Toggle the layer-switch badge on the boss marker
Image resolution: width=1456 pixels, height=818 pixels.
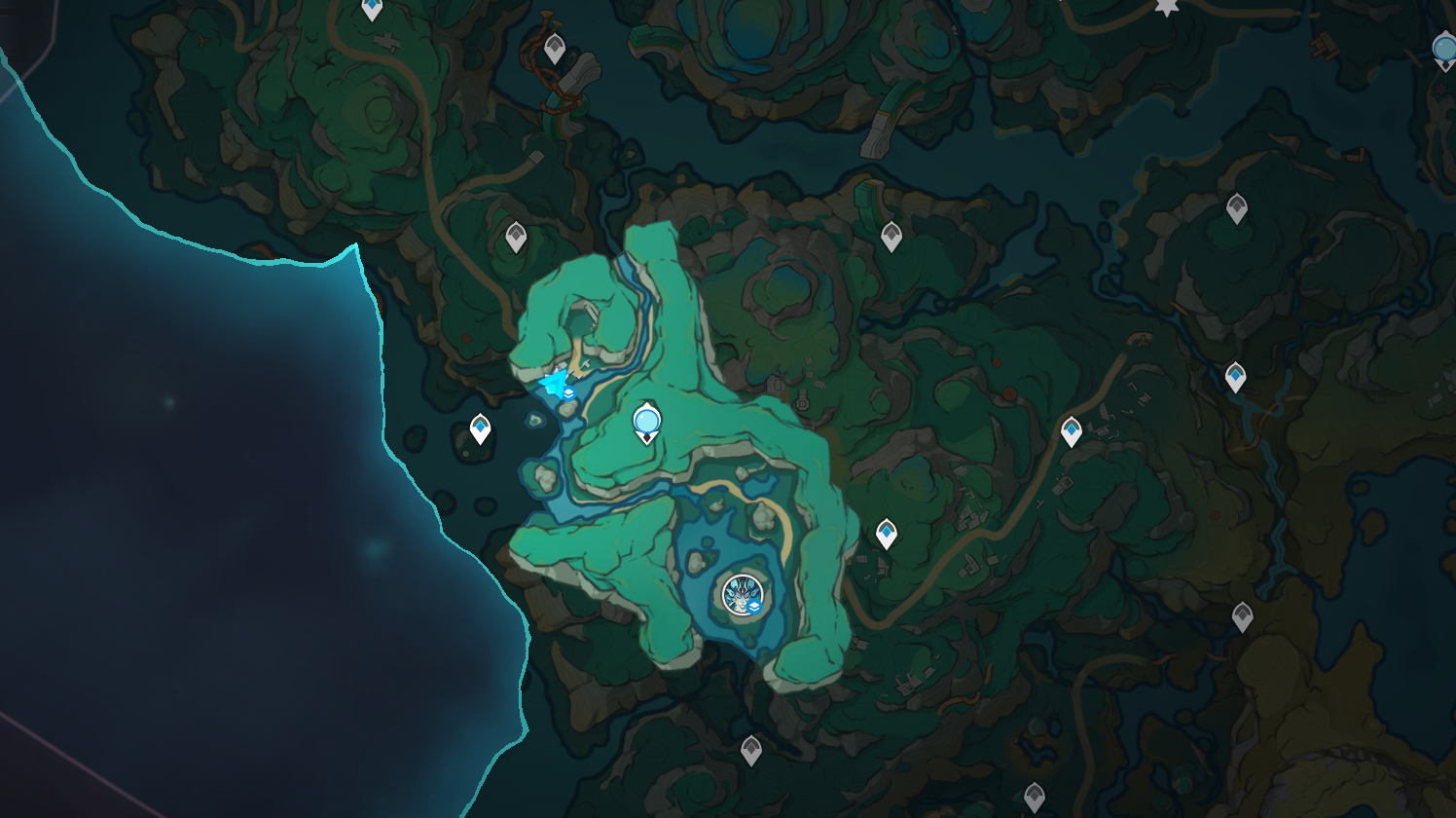pyautogui.click(x=755, y=607)
